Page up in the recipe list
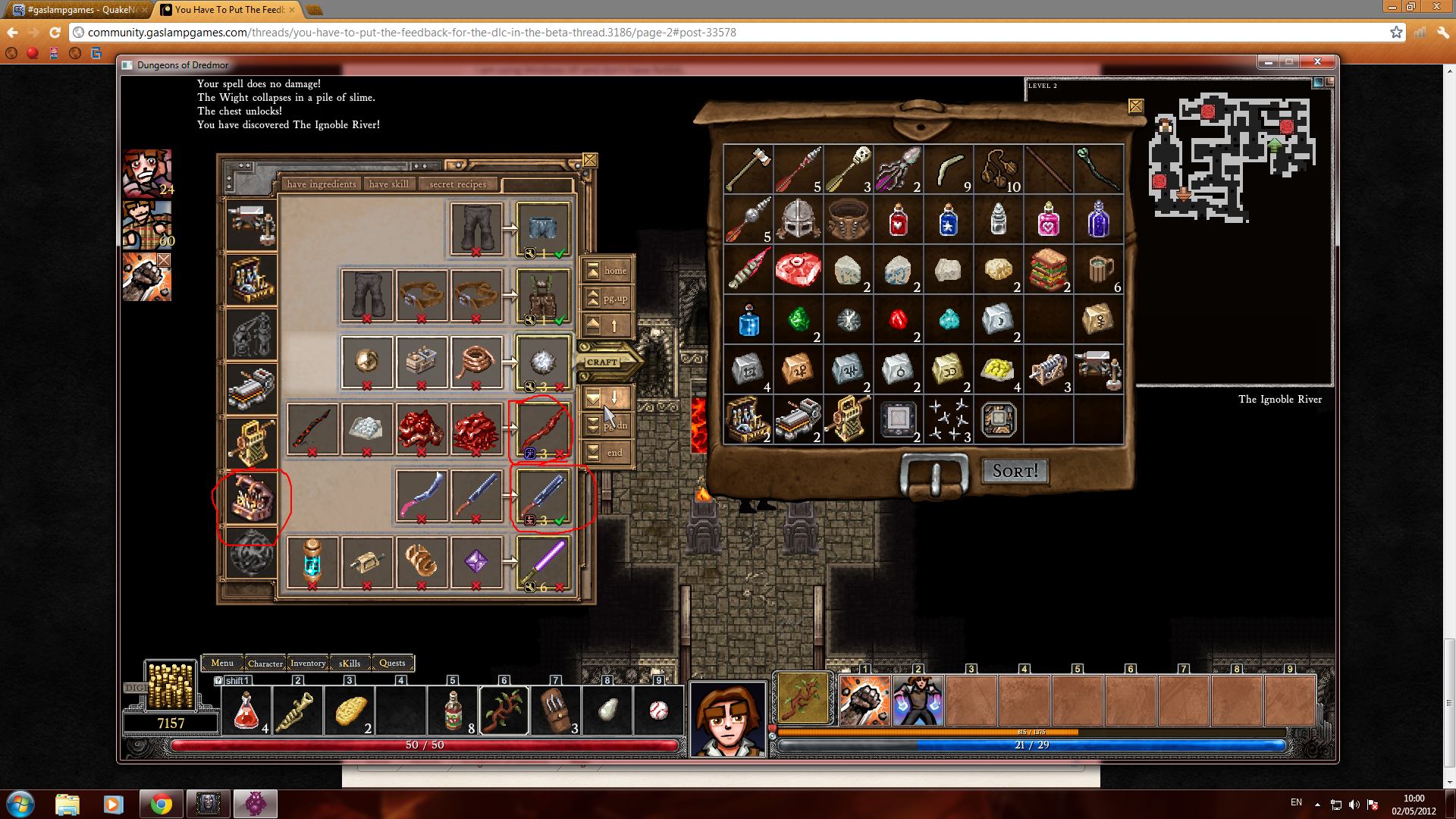The image size is (1456, 819). [x=607, y=298]
